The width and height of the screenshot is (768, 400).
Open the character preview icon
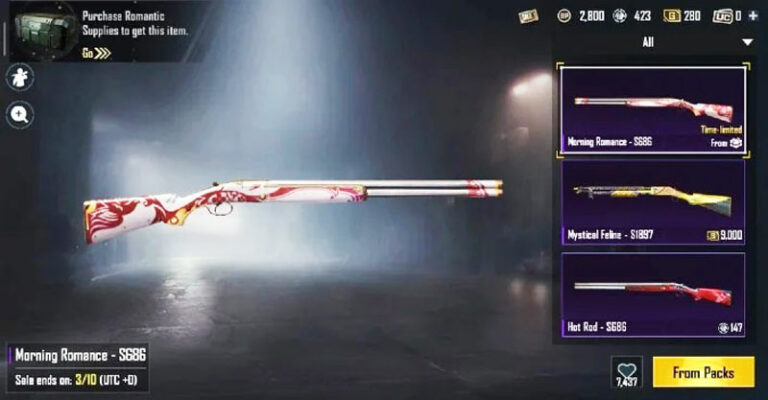(x=20, y=78)
